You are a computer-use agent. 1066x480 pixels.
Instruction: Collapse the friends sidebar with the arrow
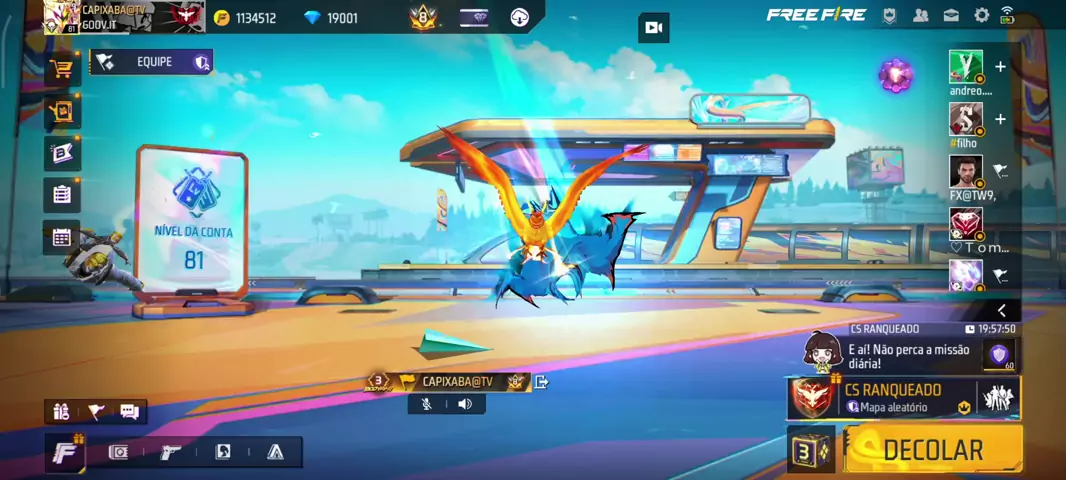(x=1001, y=311)
